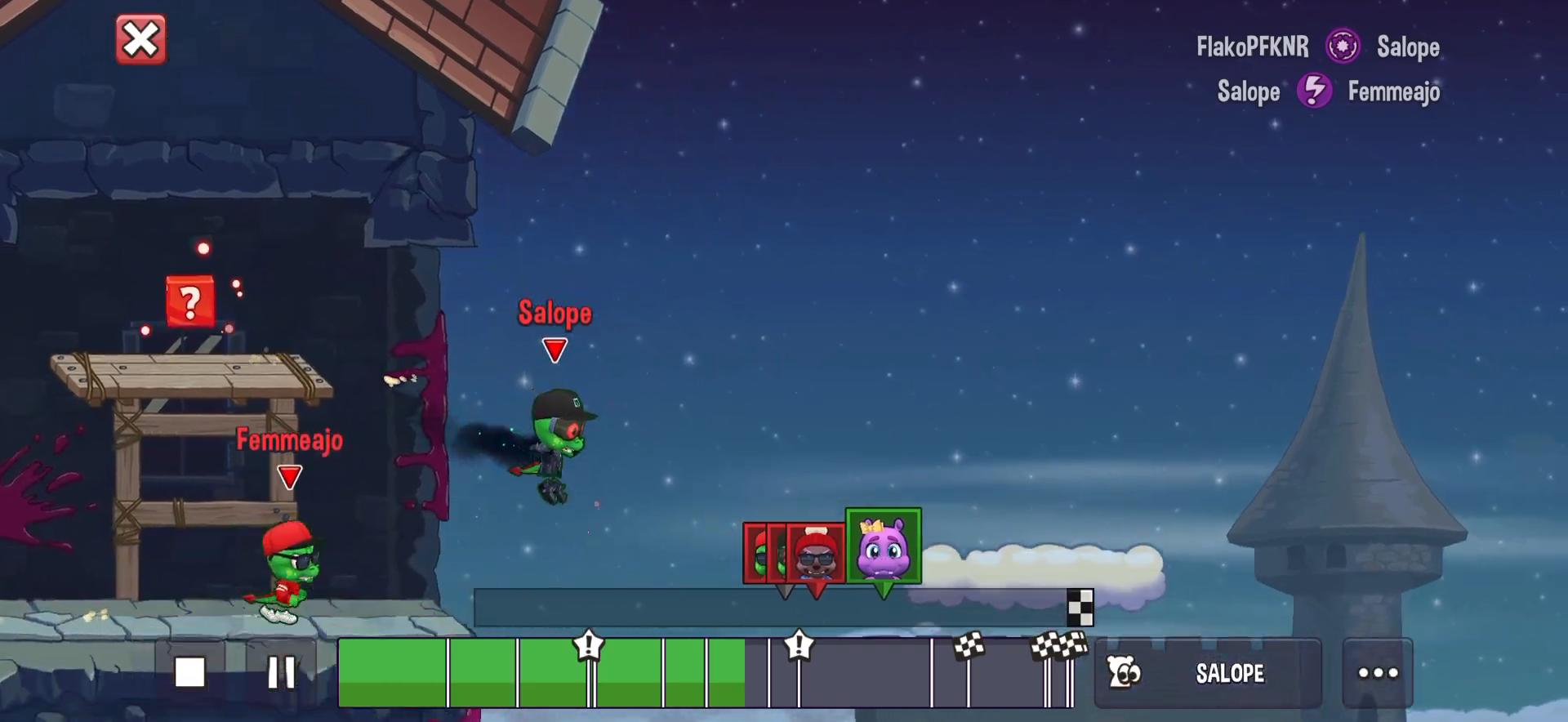Open the three-dots more options menu
1568x722 pixels.
tap(1378, 673)
